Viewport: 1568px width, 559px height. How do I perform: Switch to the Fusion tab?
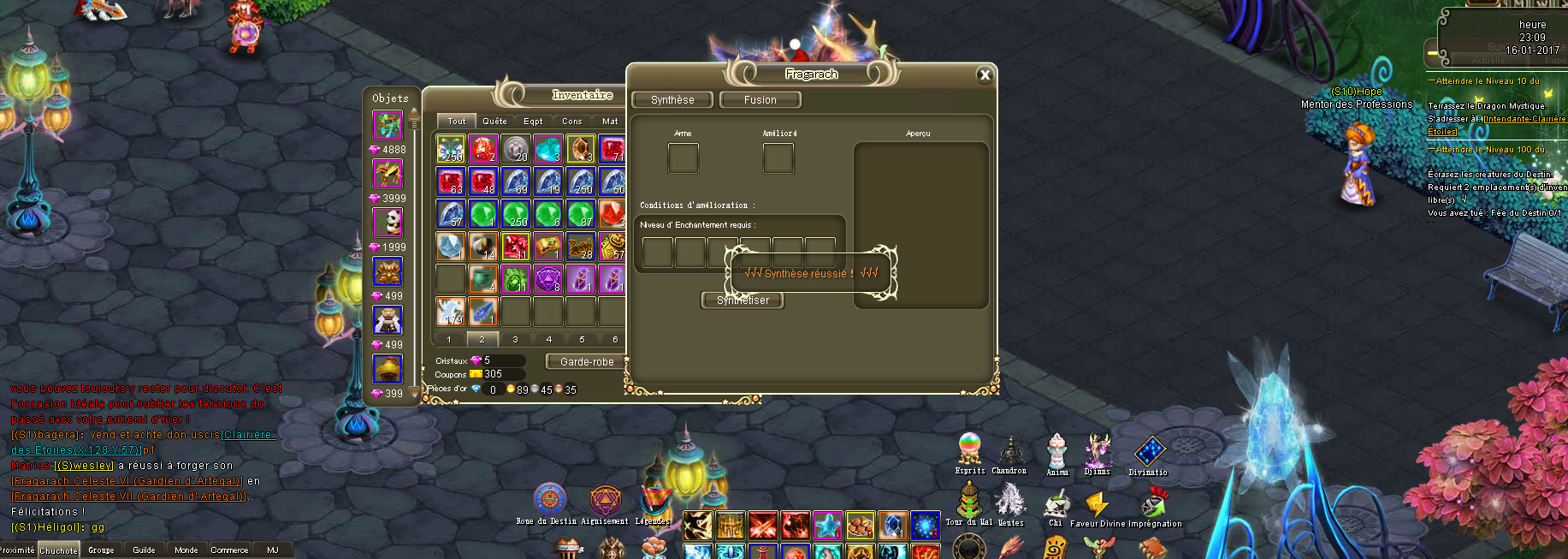[x=760, y=100]
